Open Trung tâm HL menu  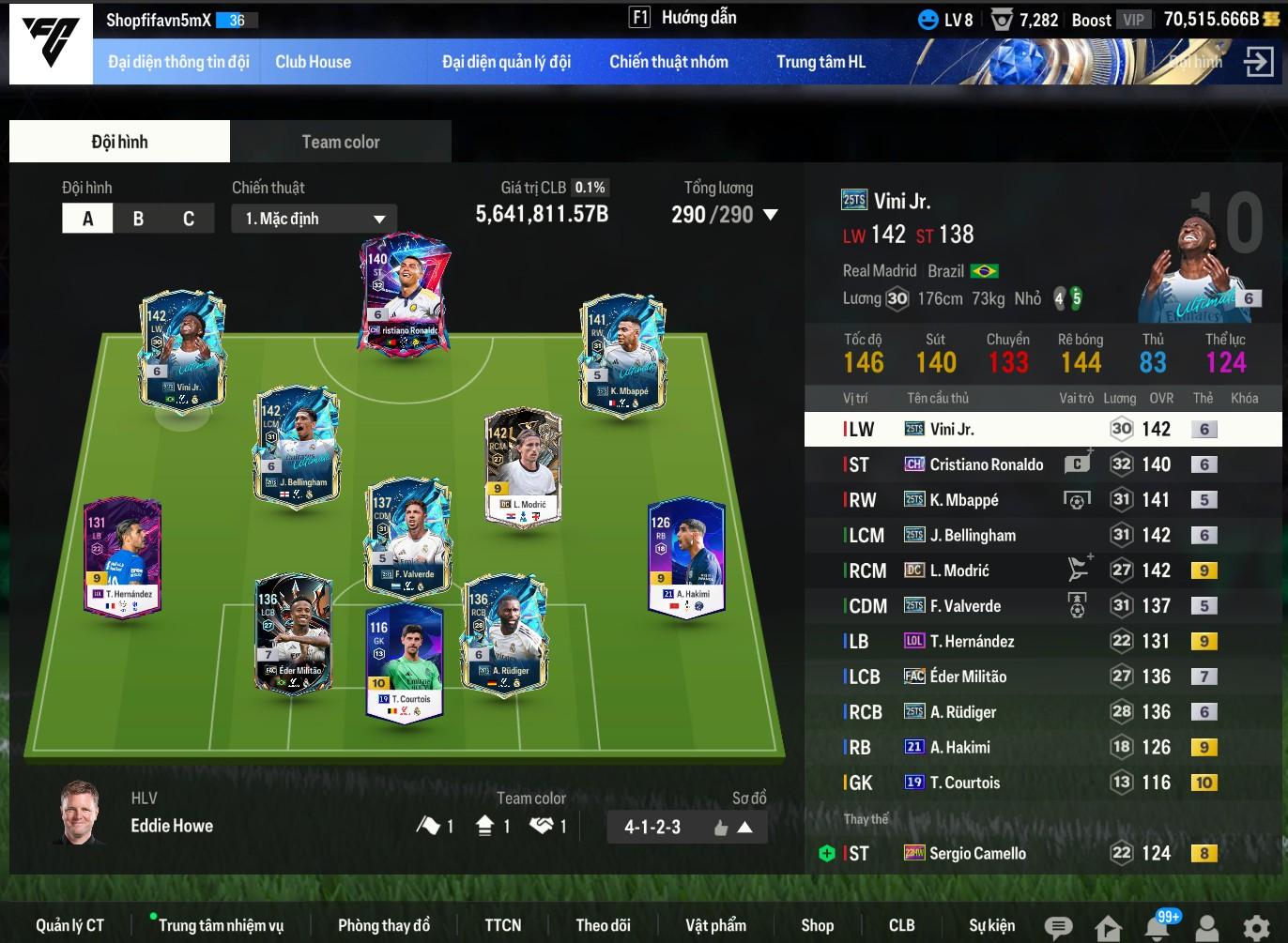click(820, 62)
